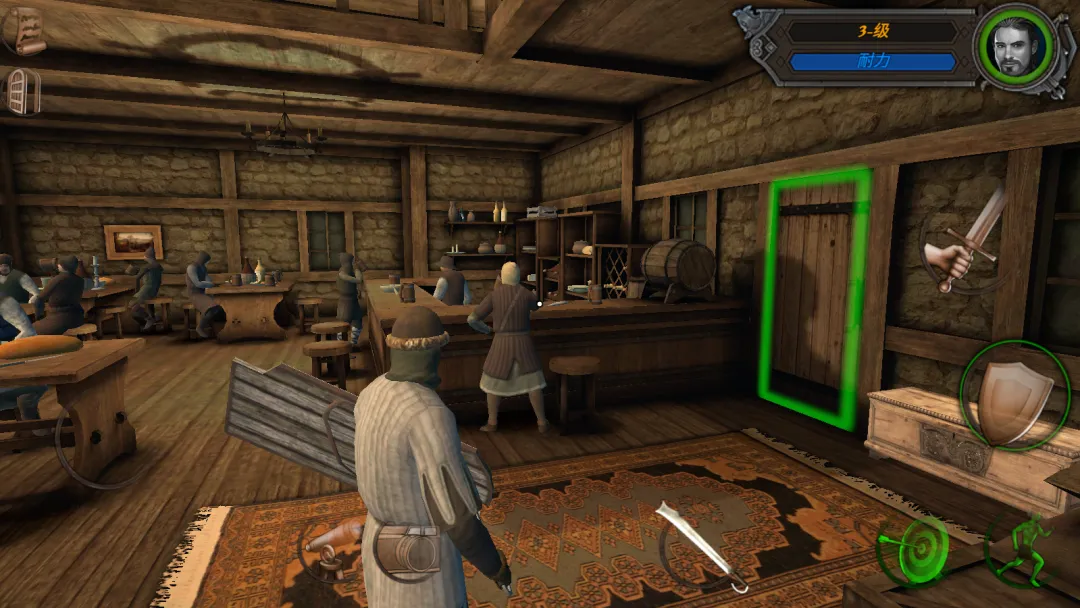Tap the arched door exit icon
Screen dimensions: 1080x608
[x=23, y=91]
